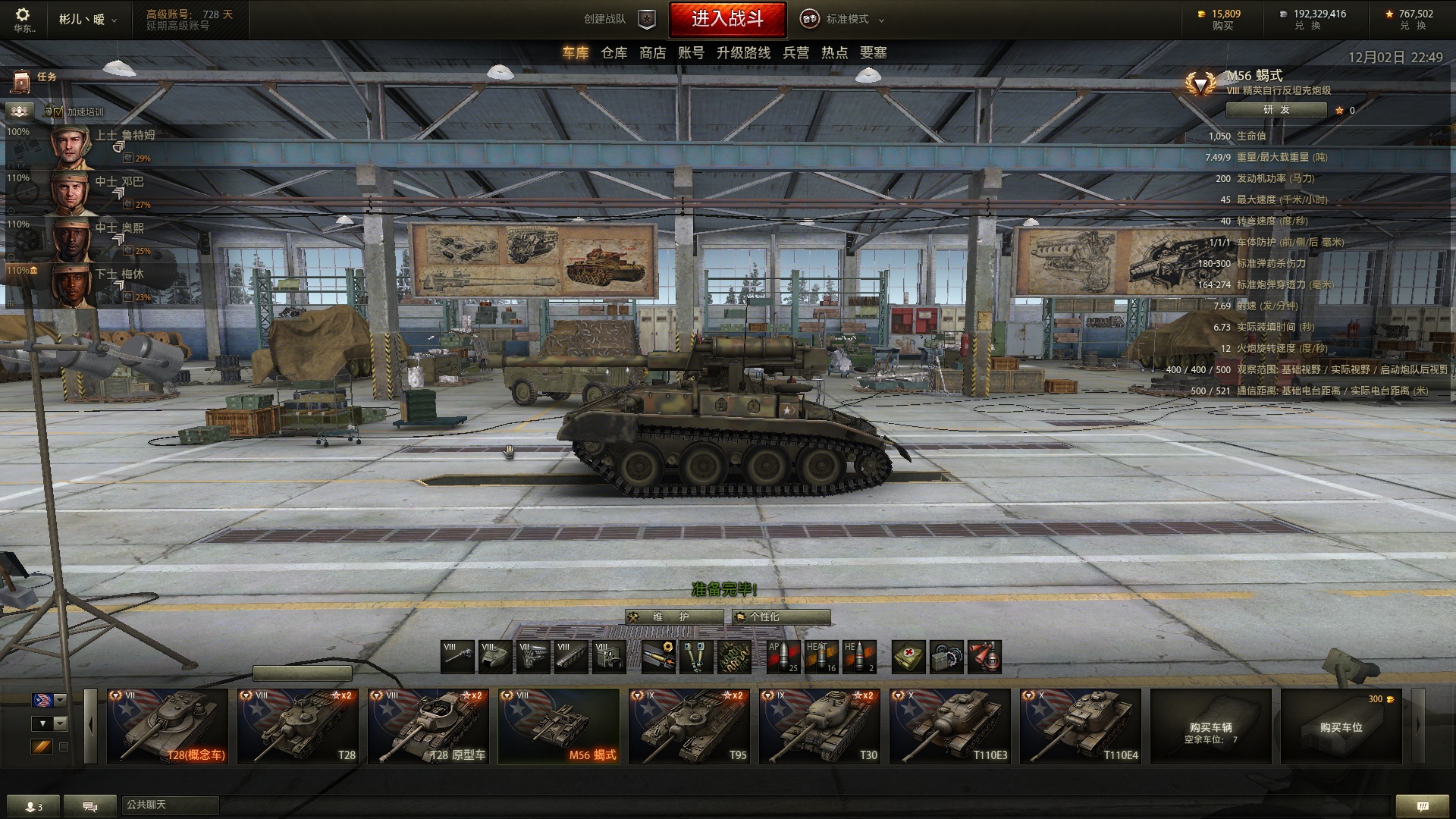This screenshot has height=819, width=1456.
Task: Open the 仓库 depot tab
Action: coord(613,53)
